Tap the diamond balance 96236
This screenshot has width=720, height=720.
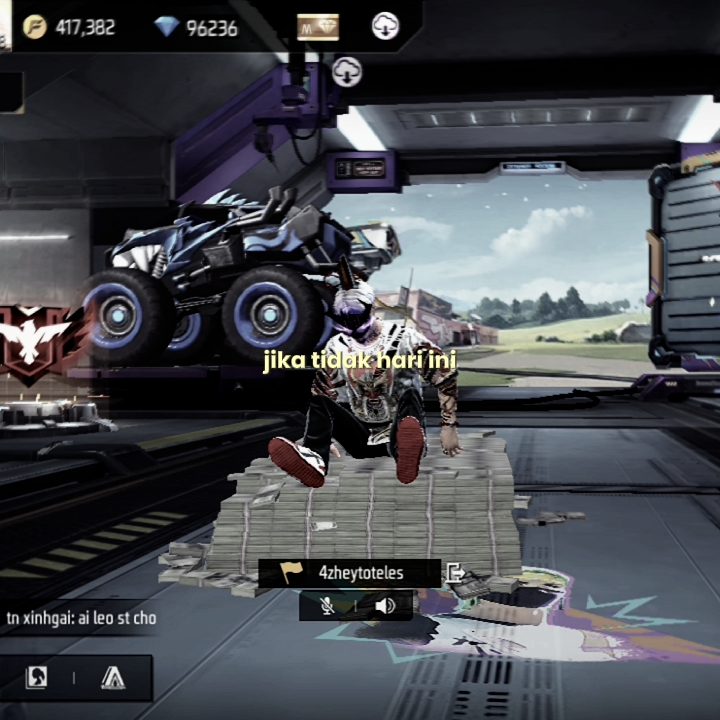(197, 27)
